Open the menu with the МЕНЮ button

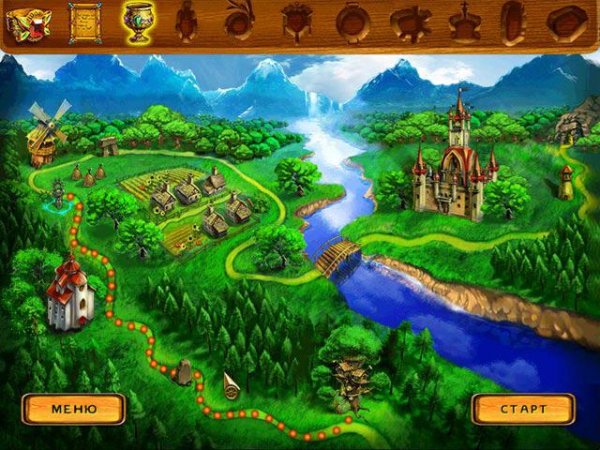(74, 409)
